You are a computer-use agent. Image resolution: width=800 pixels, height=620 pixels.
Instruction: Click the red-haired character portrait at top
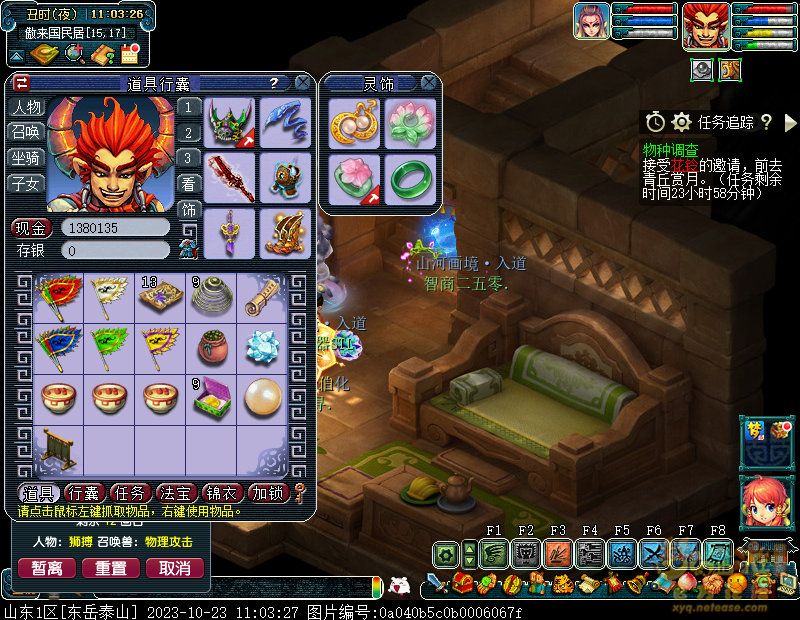[x=704, y=26]
